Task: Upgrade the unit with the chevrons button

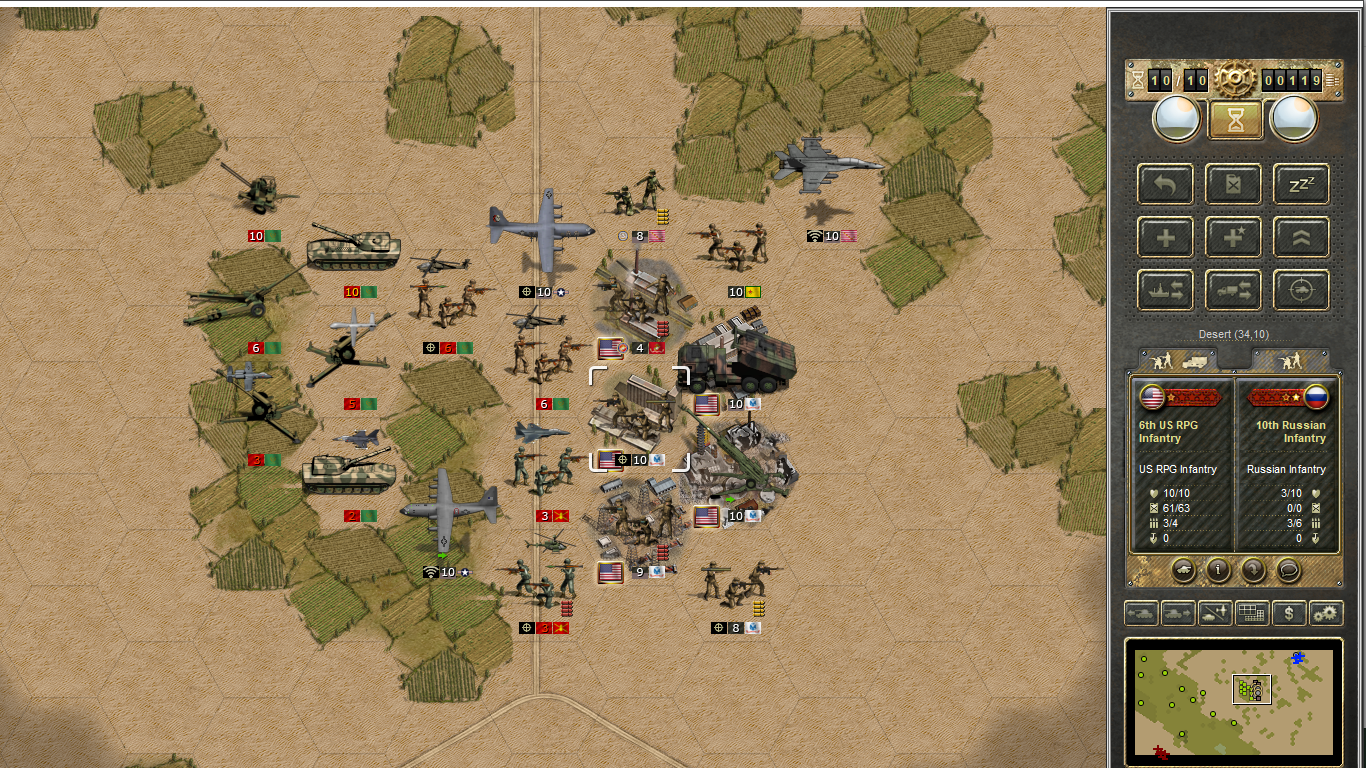Action: click(x=1301, y=237)
